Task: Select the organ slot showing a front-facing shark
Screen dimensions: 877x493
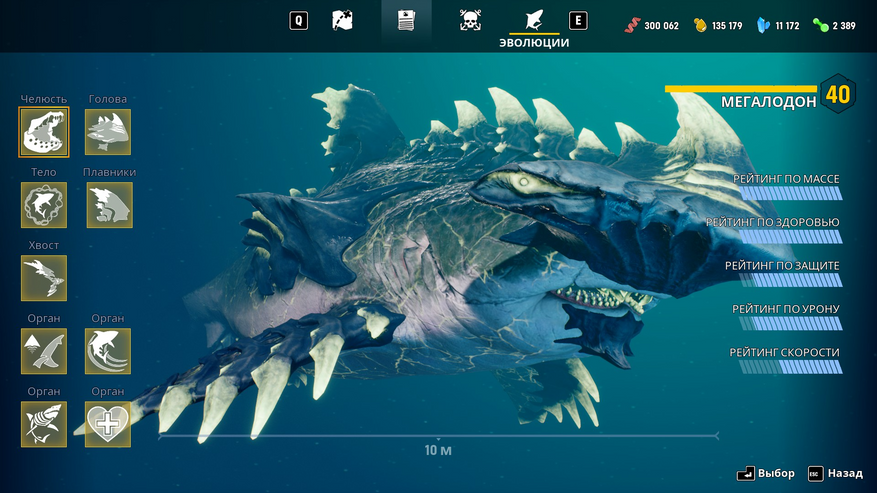Action: [44, 424]
